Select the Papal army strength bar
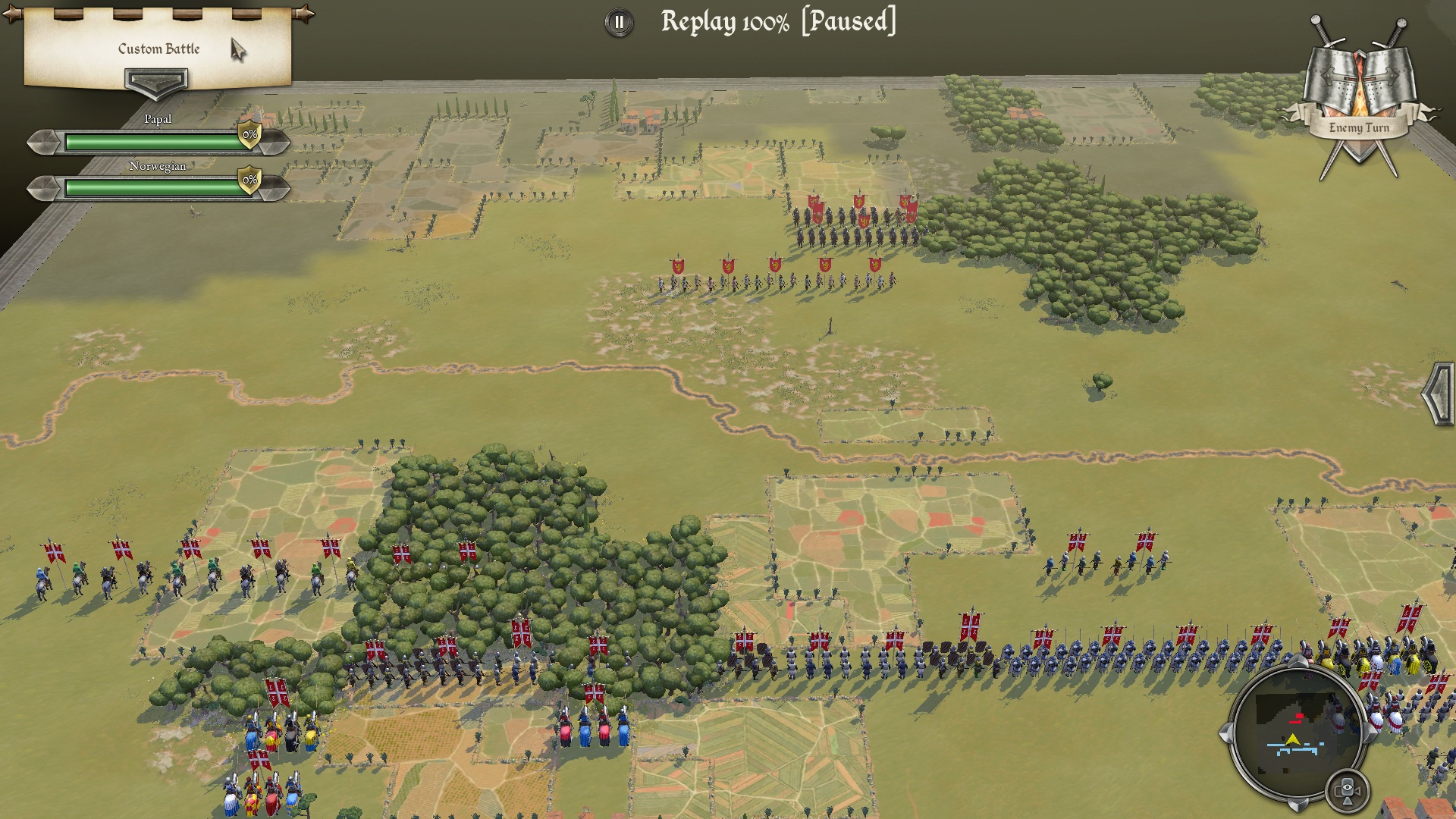1456x819 pixels. tap(154, 142)
